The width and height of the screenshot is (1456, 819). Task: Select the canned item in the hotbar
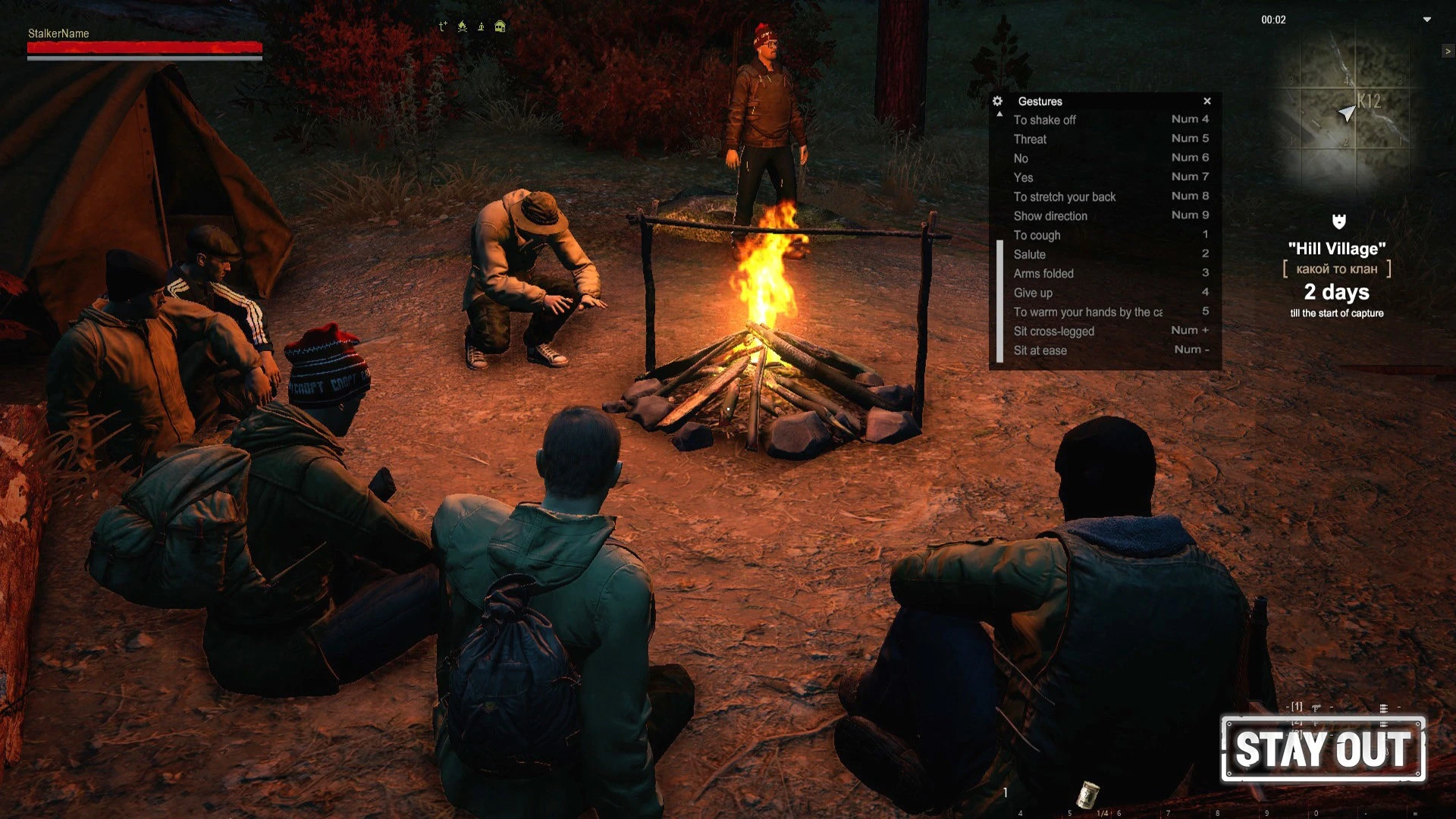click(x=1088, y=794)
